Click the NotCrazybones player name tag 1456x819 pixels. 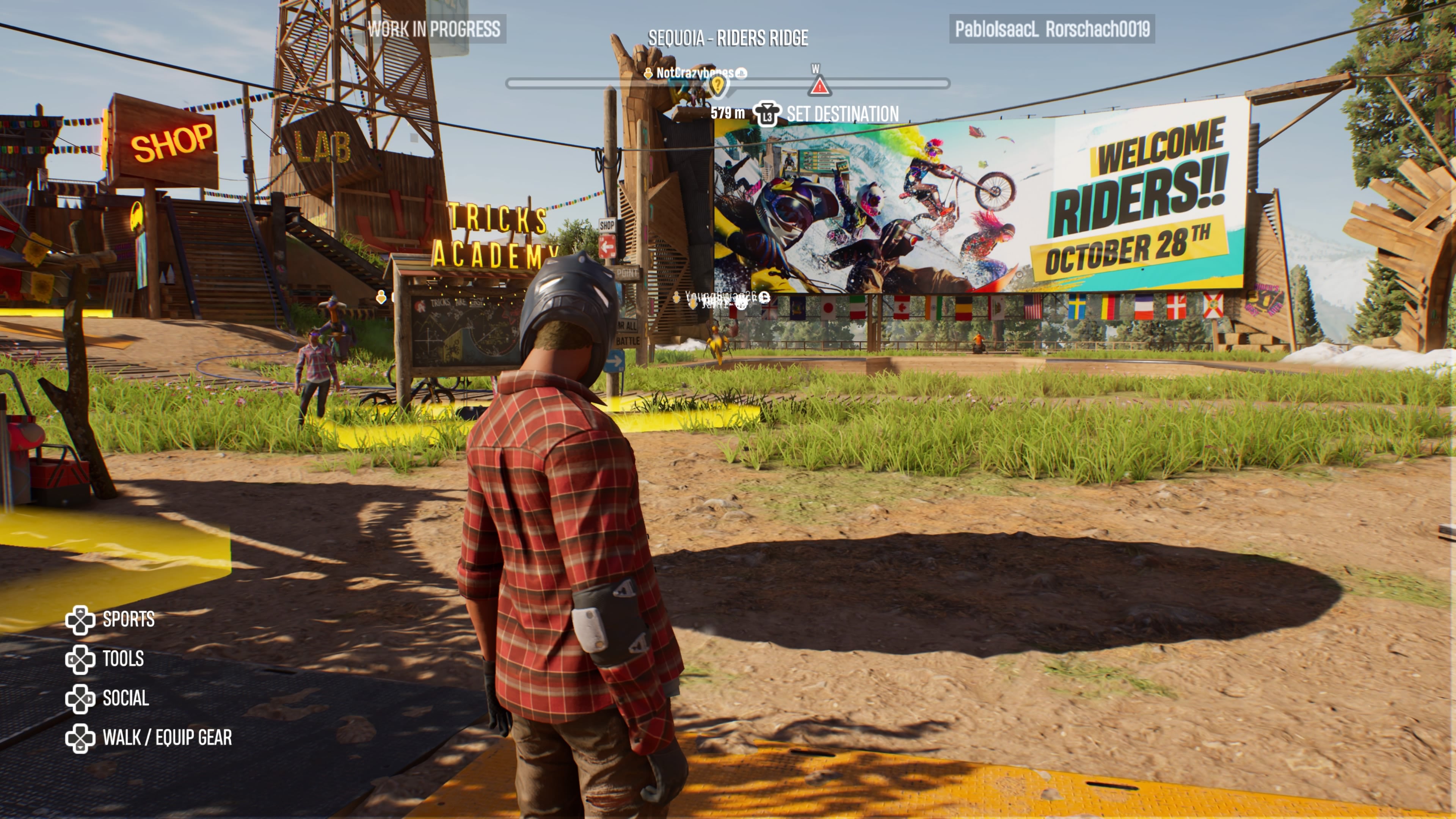[x=695, y=73]
